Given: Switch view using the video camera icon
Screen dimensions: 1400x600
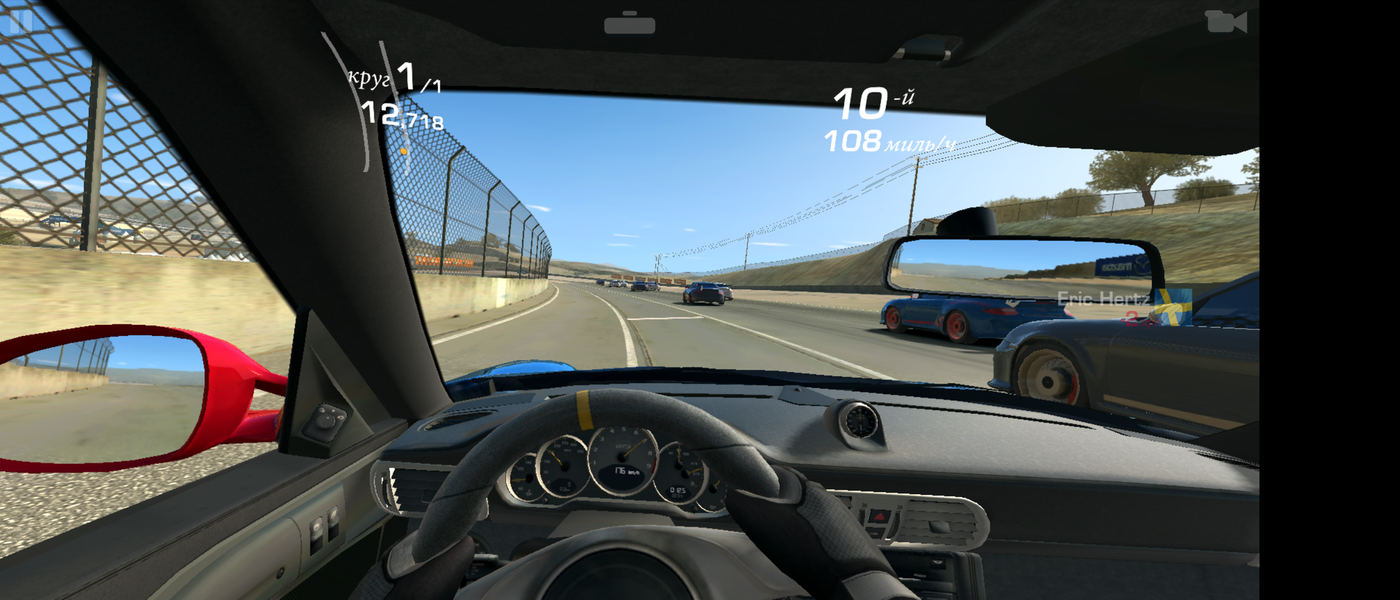Looking at the screenshot, I should [1225, 21].
